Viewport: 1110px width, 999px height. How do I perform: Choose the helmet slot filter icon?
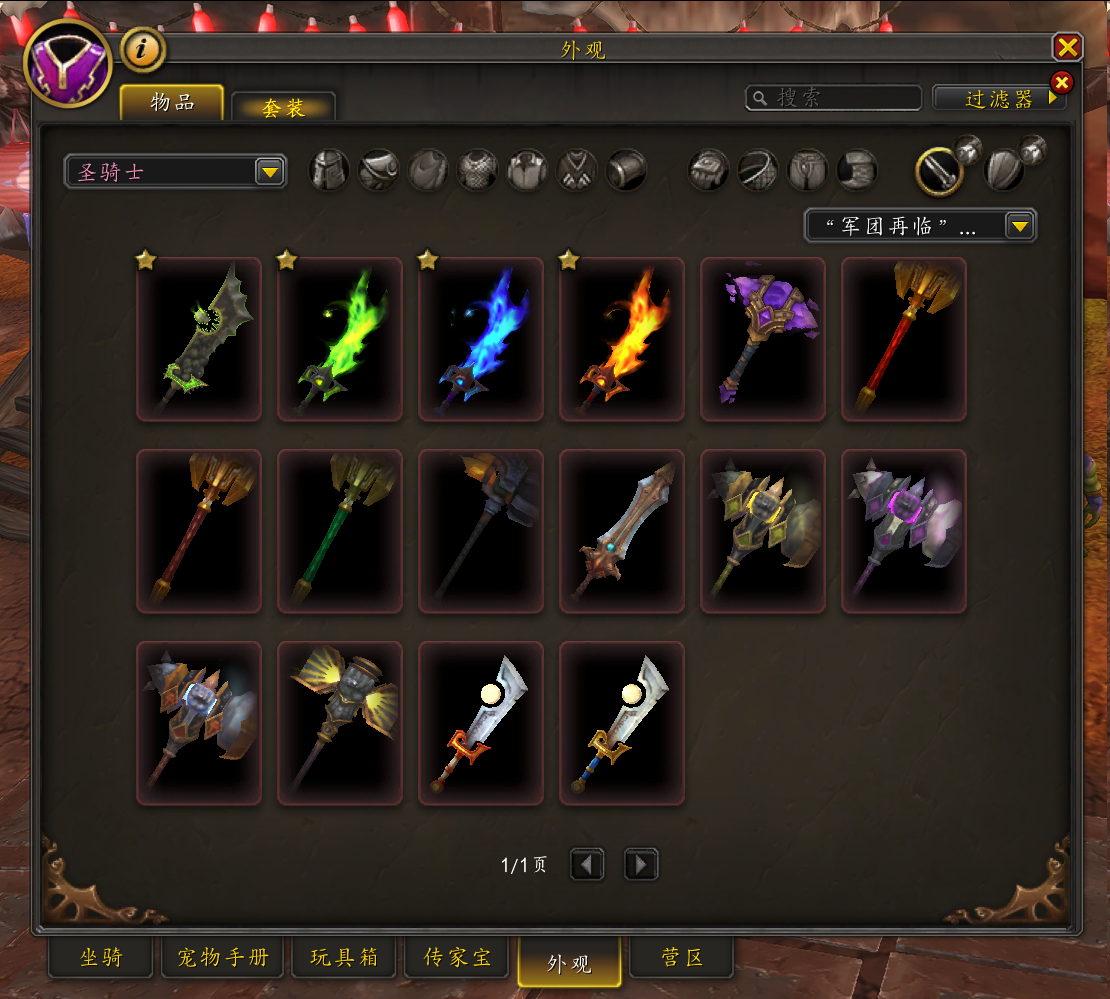click(329, 170)
